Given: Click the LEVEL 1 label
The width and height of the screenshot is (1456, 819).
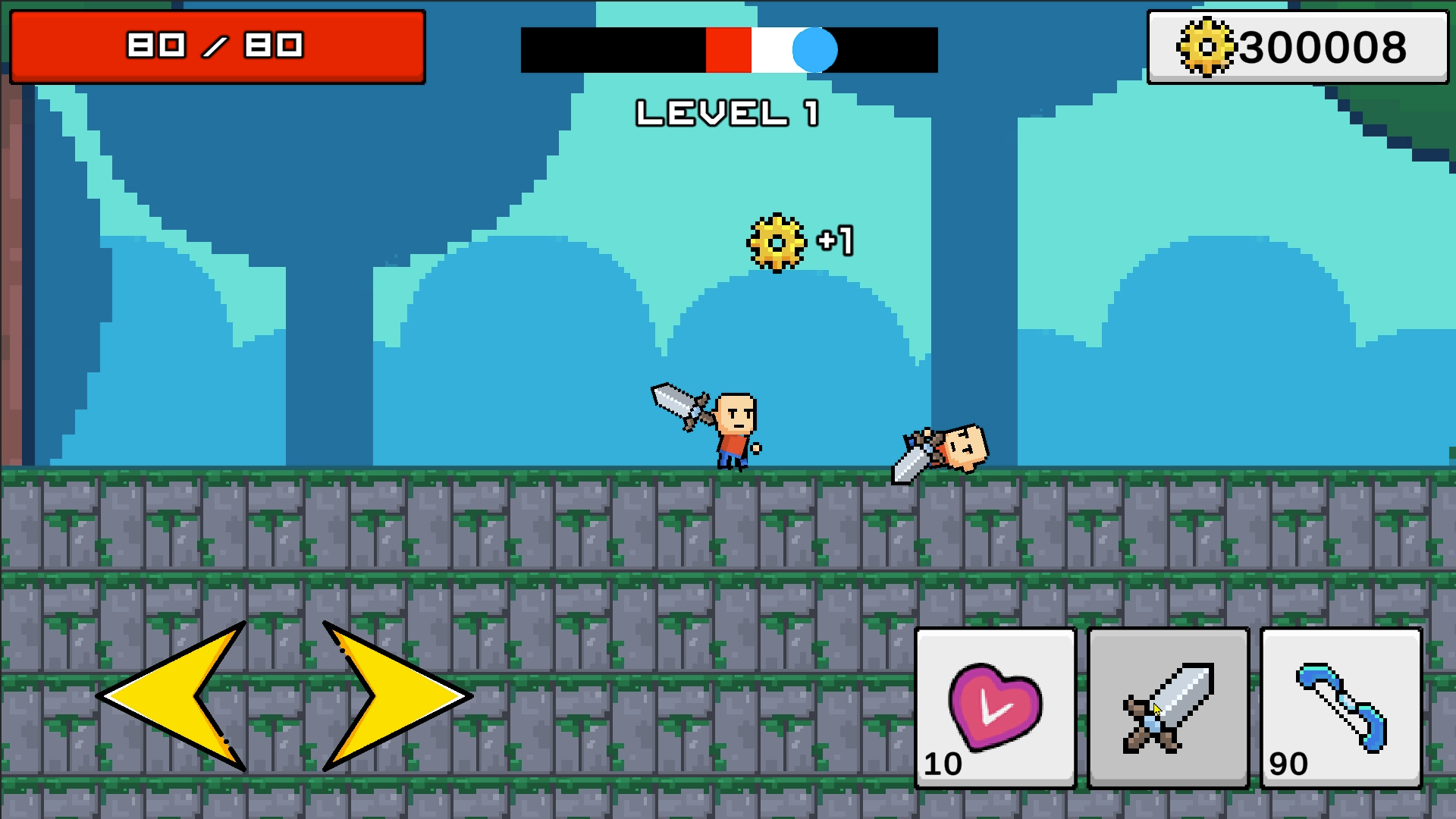Looking at the screenshot, I should [x=728, y=112].
